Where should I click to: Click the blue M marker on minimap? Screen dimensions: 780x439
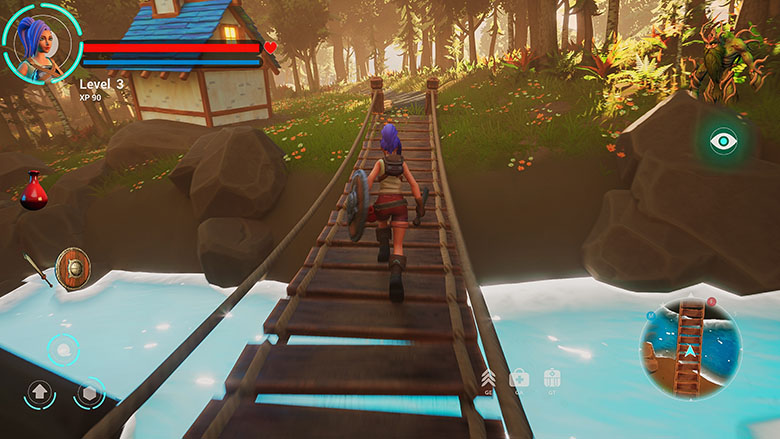click(651, 316)
